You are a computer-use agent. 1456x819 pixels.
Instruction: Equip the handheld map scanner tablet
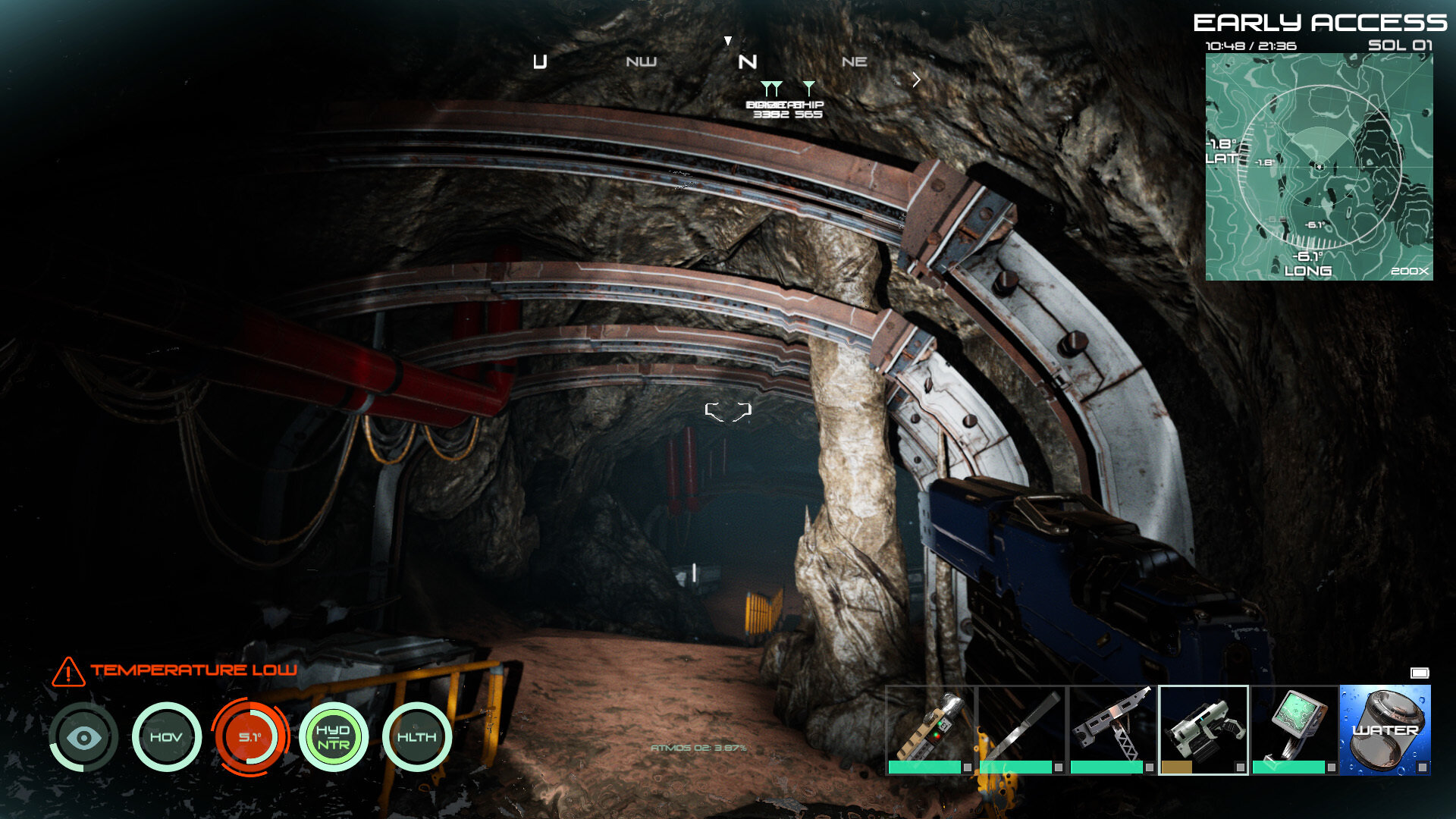[x=1294, y=730]
